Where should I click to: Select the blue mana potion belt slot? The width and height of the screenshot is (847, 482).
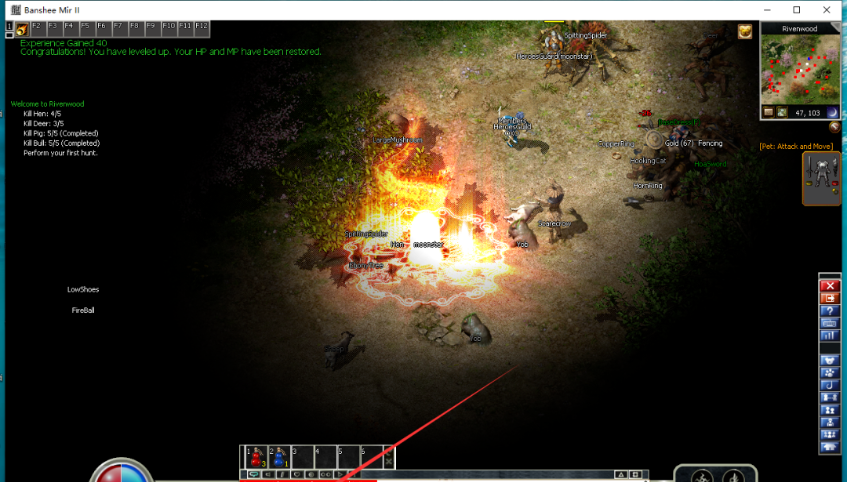(x=279, y=457)
